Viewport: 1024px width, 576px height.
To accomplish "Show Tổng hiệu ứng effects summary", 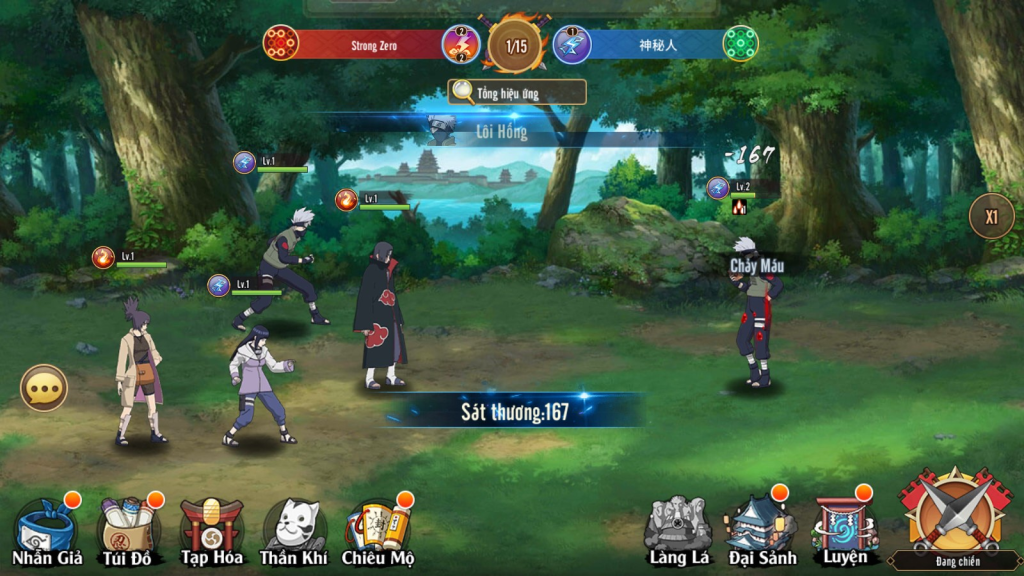I will 516,93.
